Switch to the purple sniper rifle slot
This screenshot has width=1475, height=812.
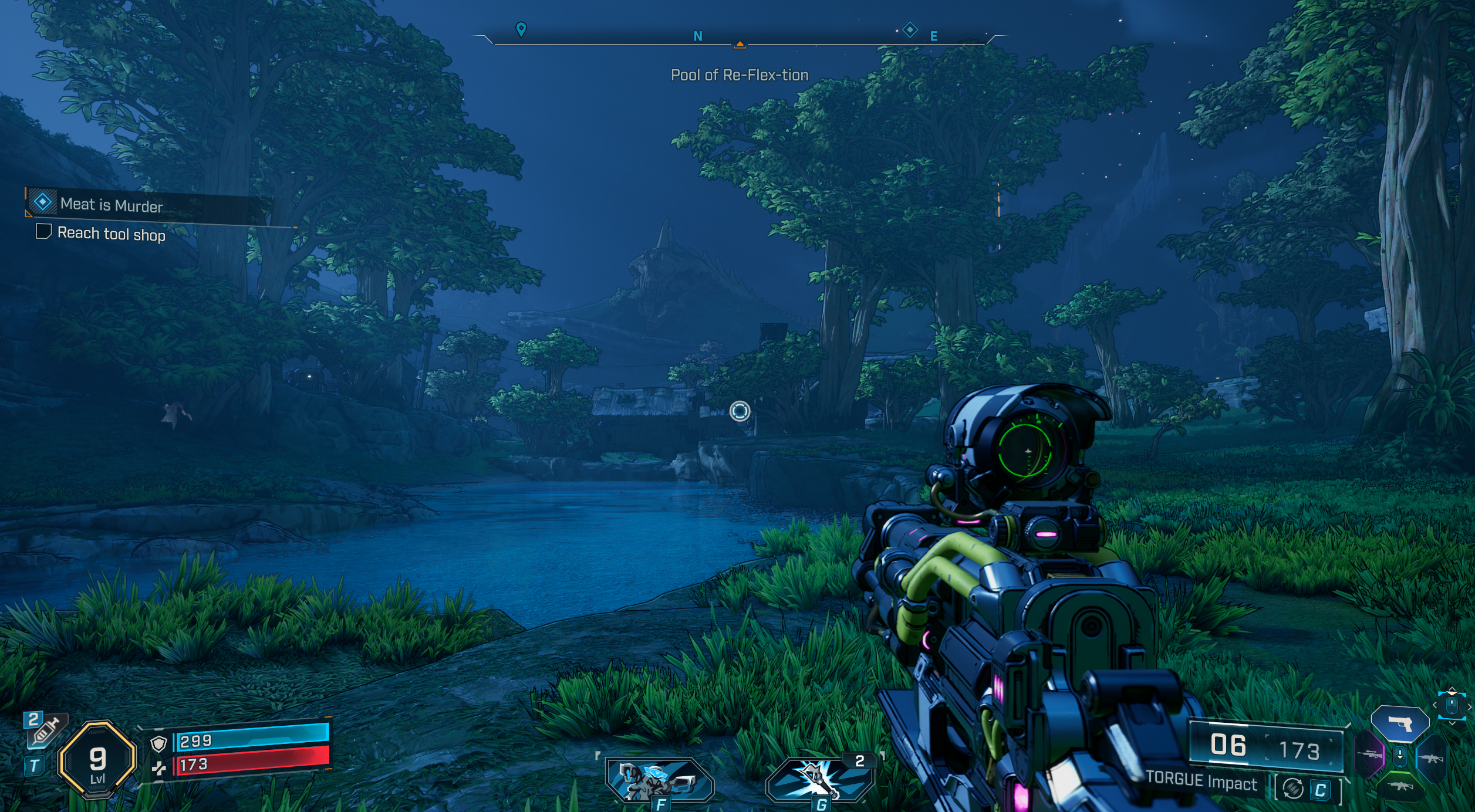pyautogui.click(x=1371, y=754)
